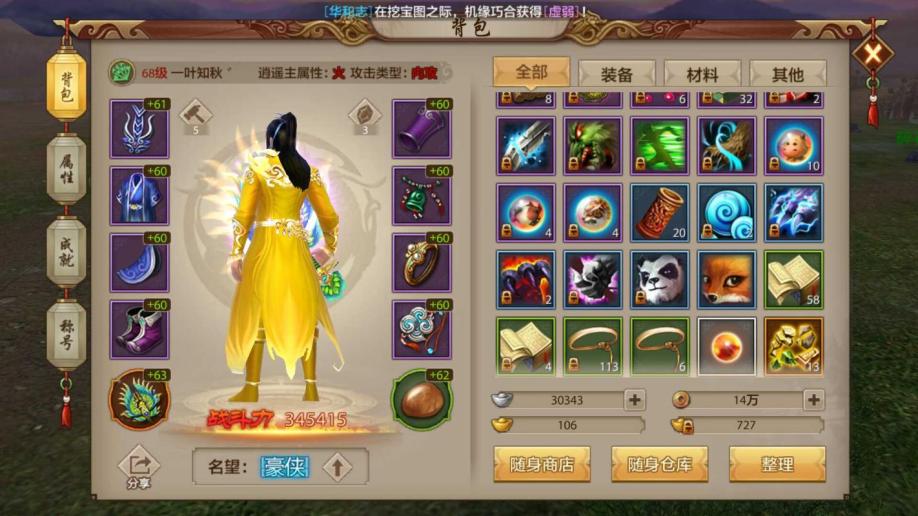Select the 全部 all-items tab
This screenshot has height=516, width=918.
[531, 72]
